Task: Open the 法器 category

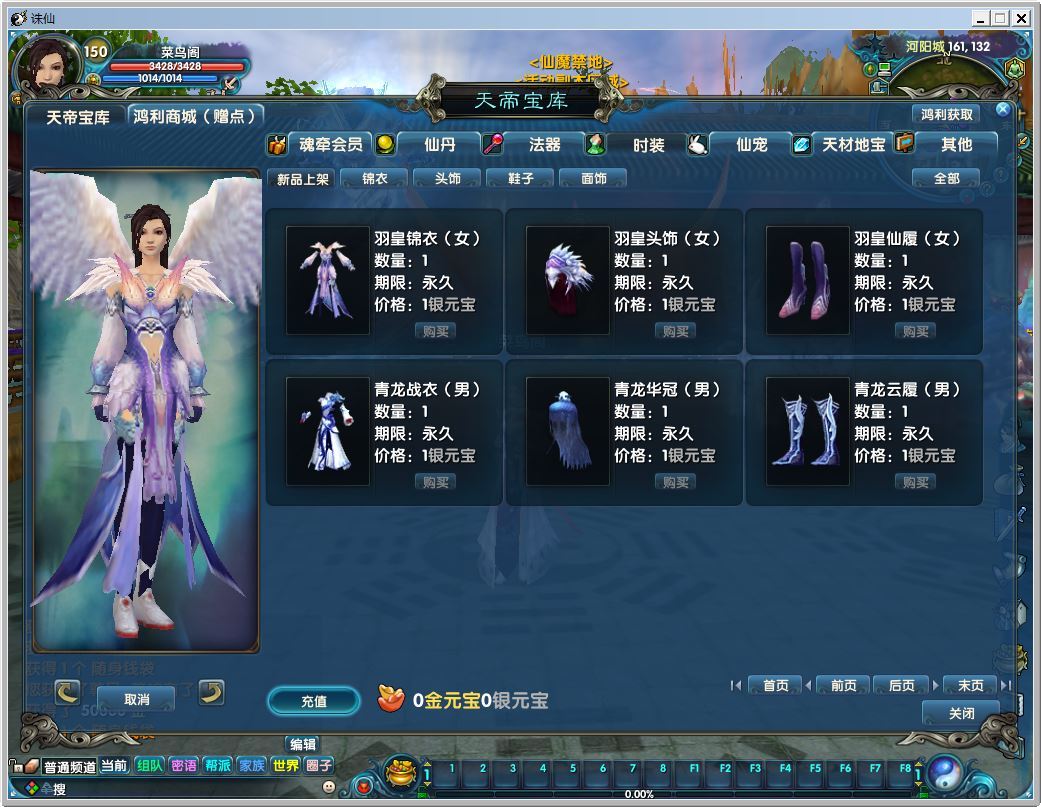Action: click(x=544, y=144)
